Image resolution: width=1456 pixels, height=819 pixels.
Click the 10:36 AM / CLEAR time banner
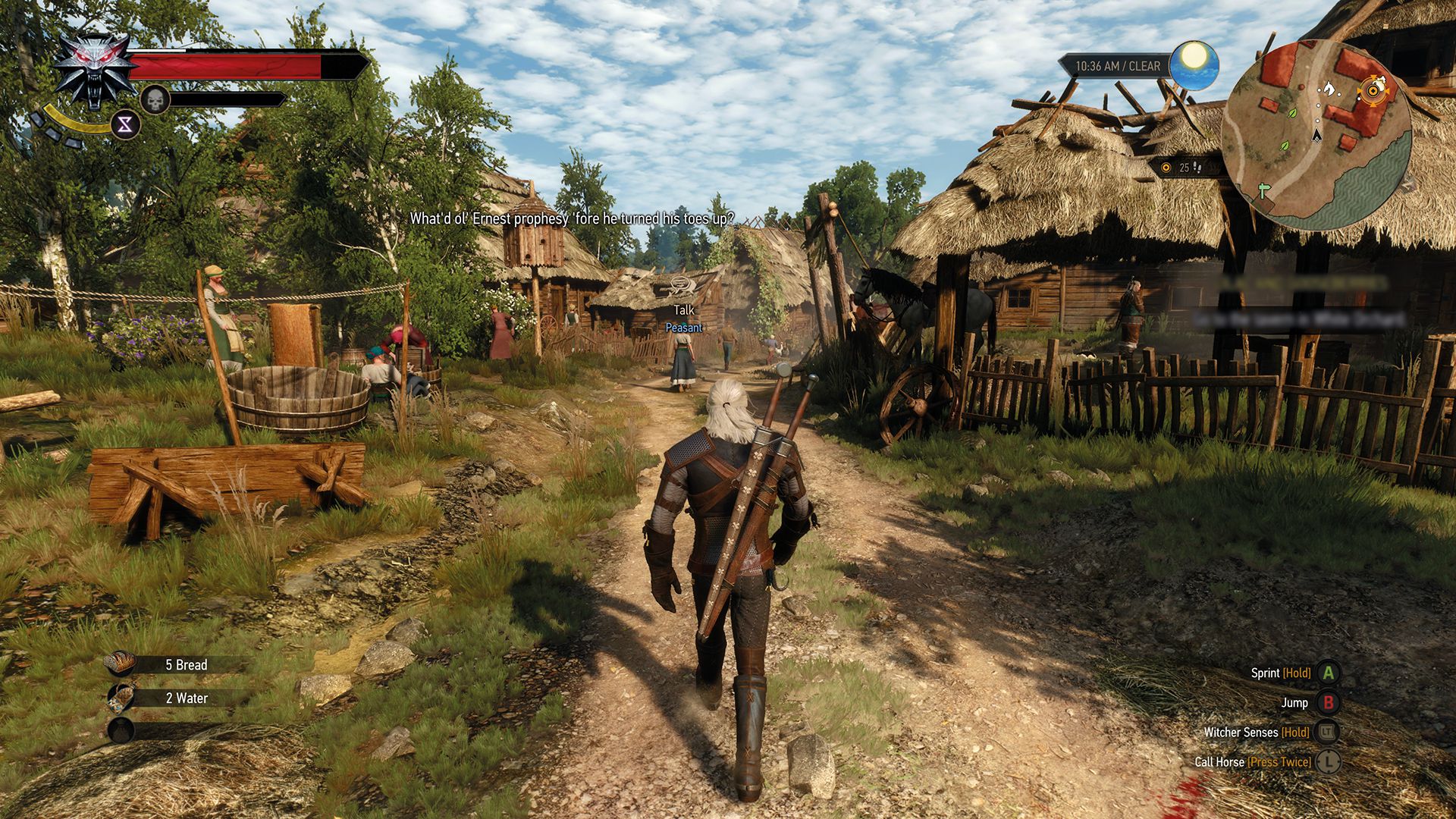tap(1117, 66)
